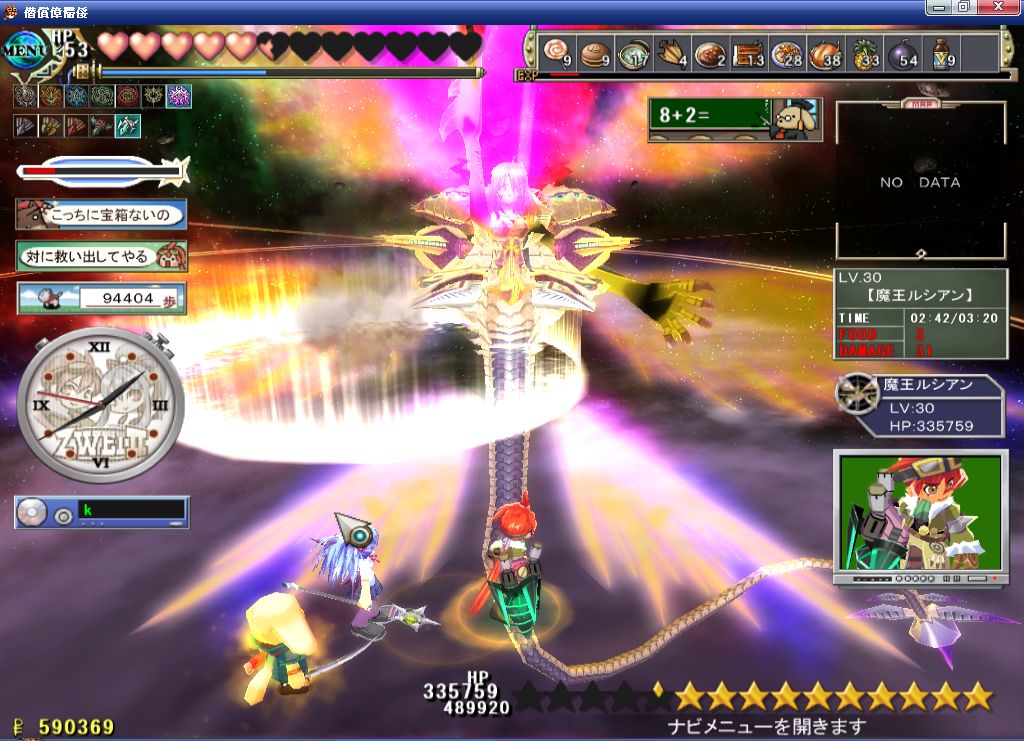Click the math quiz blackboard widget

[x=734, y=119]
